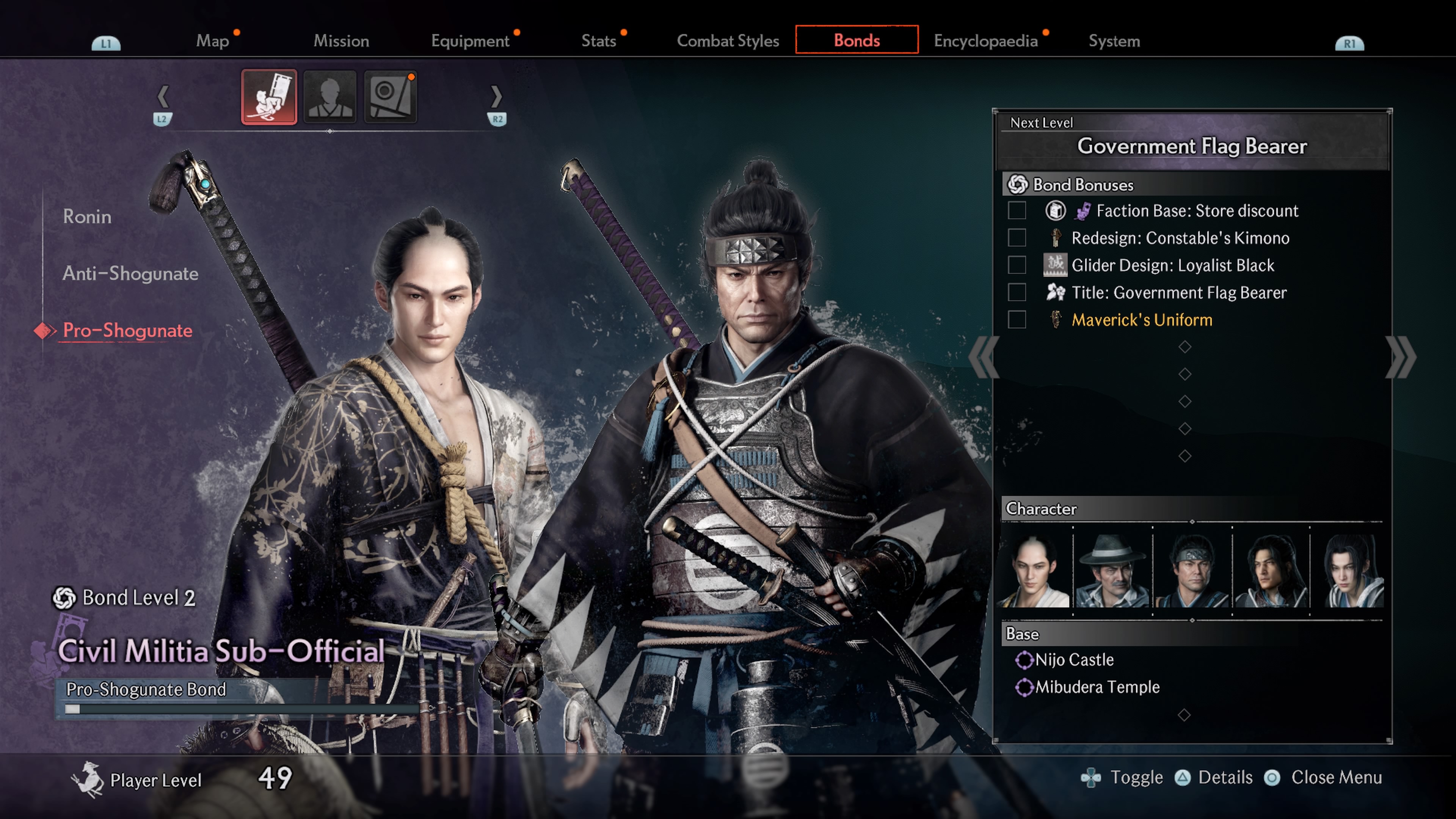The height and width of the screenshot is (819, 1456).
Task: Pick the headband-wearing character portrait
Action: tap(1191, 570)
